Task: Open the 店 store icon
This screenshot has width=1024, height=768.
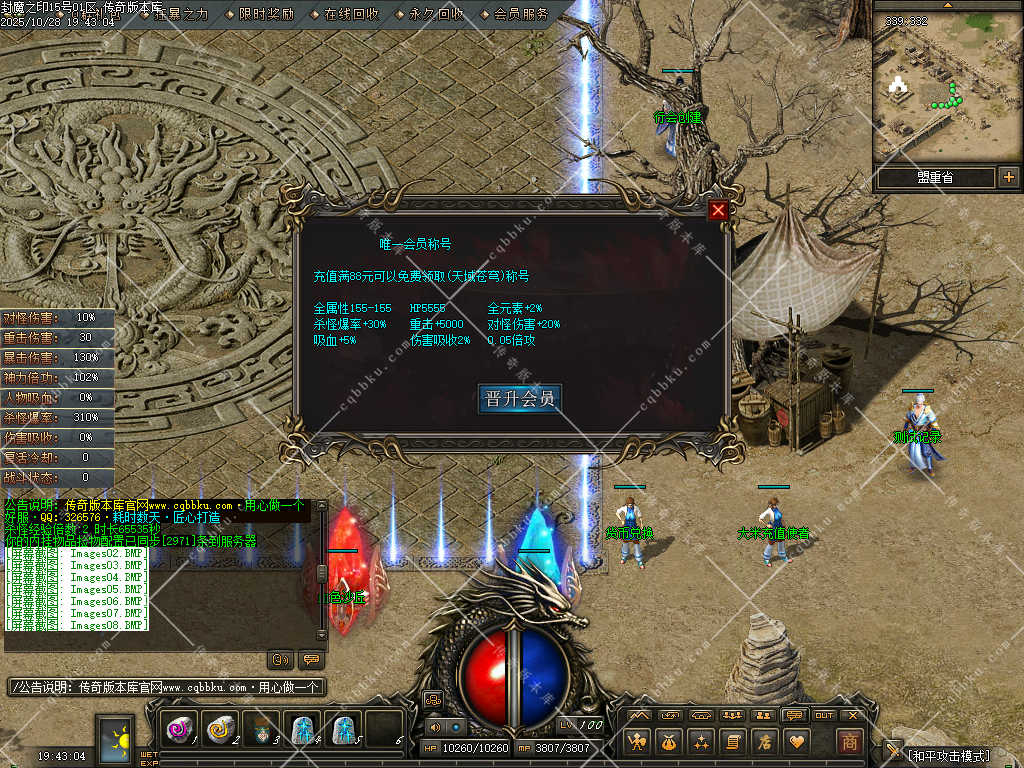Action: click(x=764, y=742)
